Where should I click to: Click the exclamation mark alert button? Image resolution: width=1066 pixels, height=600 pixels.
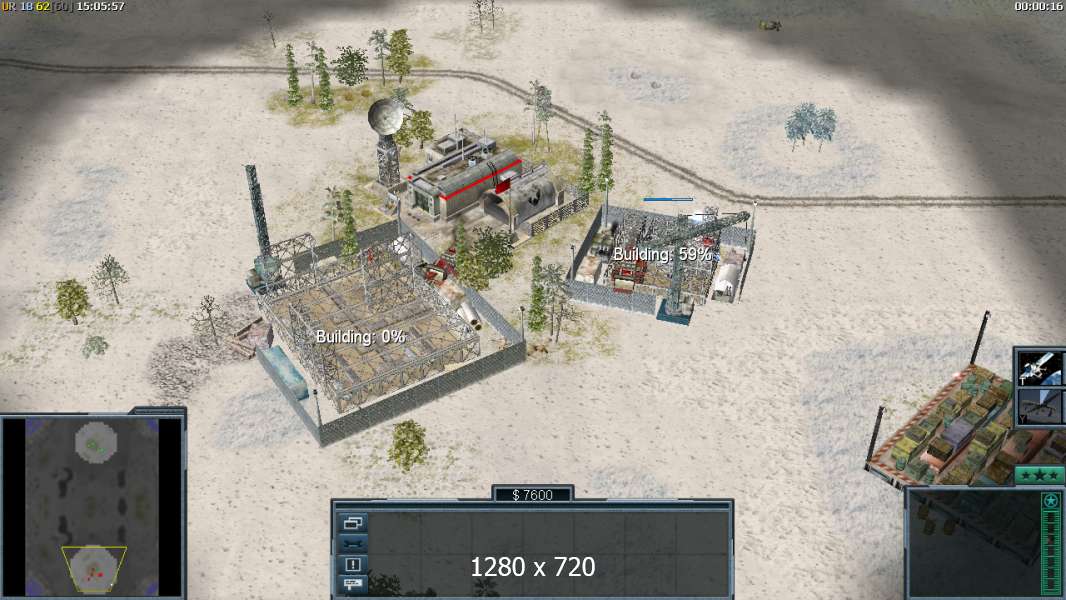[354, 564]
